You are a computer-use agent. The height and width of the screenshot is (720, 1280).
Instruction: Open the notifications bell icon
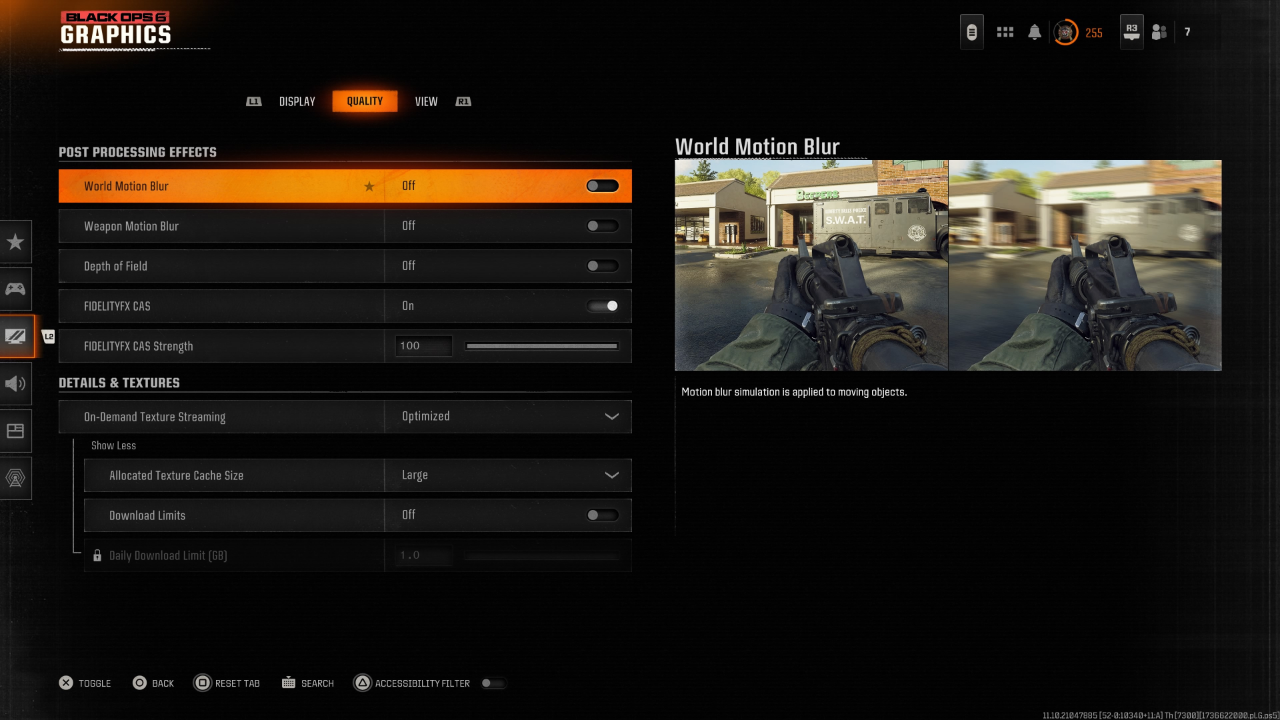click(x=1034, y=32)
